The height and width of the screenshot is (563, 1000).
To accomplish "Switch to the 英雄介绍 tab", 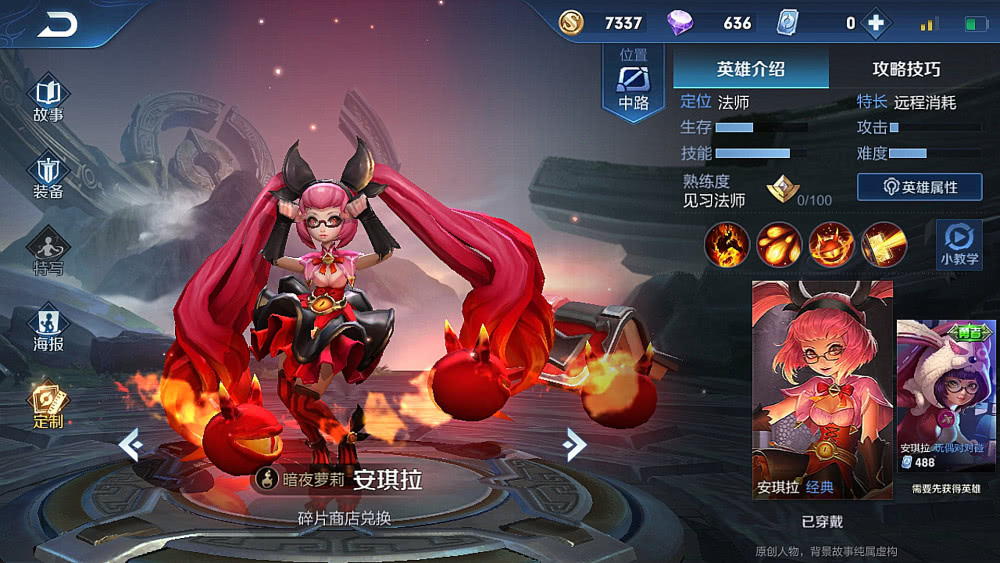I will point(750,69).
